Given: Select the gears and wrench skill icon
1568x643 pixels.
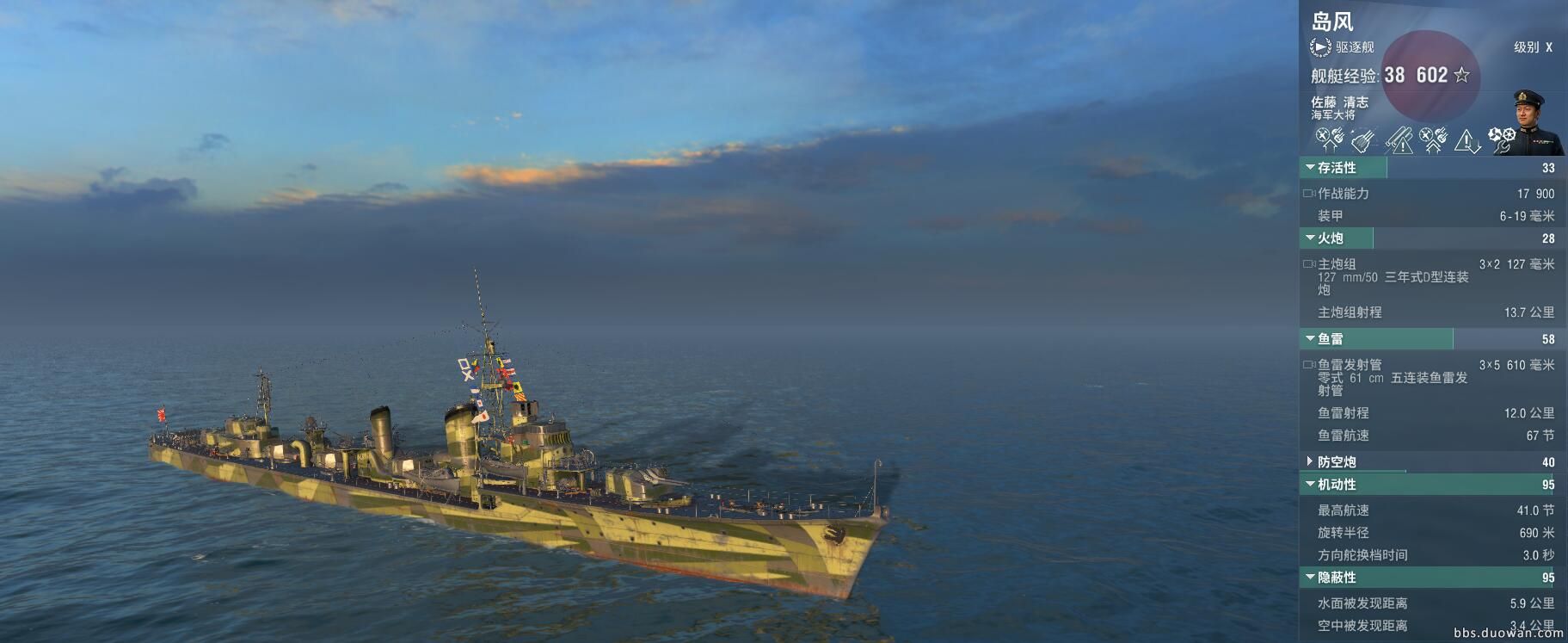Looking at the screenshot, I should pyautogui.click(x=1502, y=139).
